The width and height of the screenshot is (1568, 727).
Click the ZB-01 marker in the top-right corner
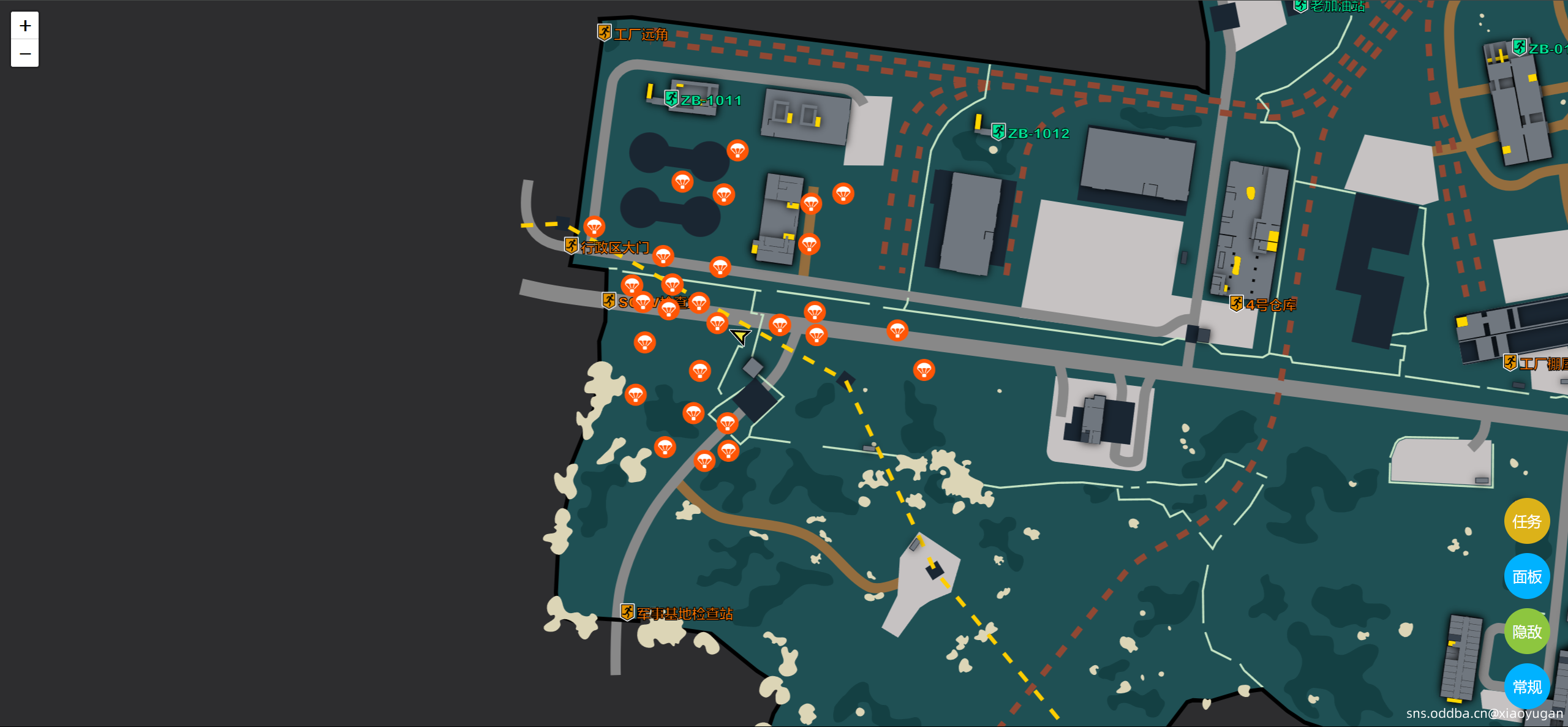(x=1519, y=48)
